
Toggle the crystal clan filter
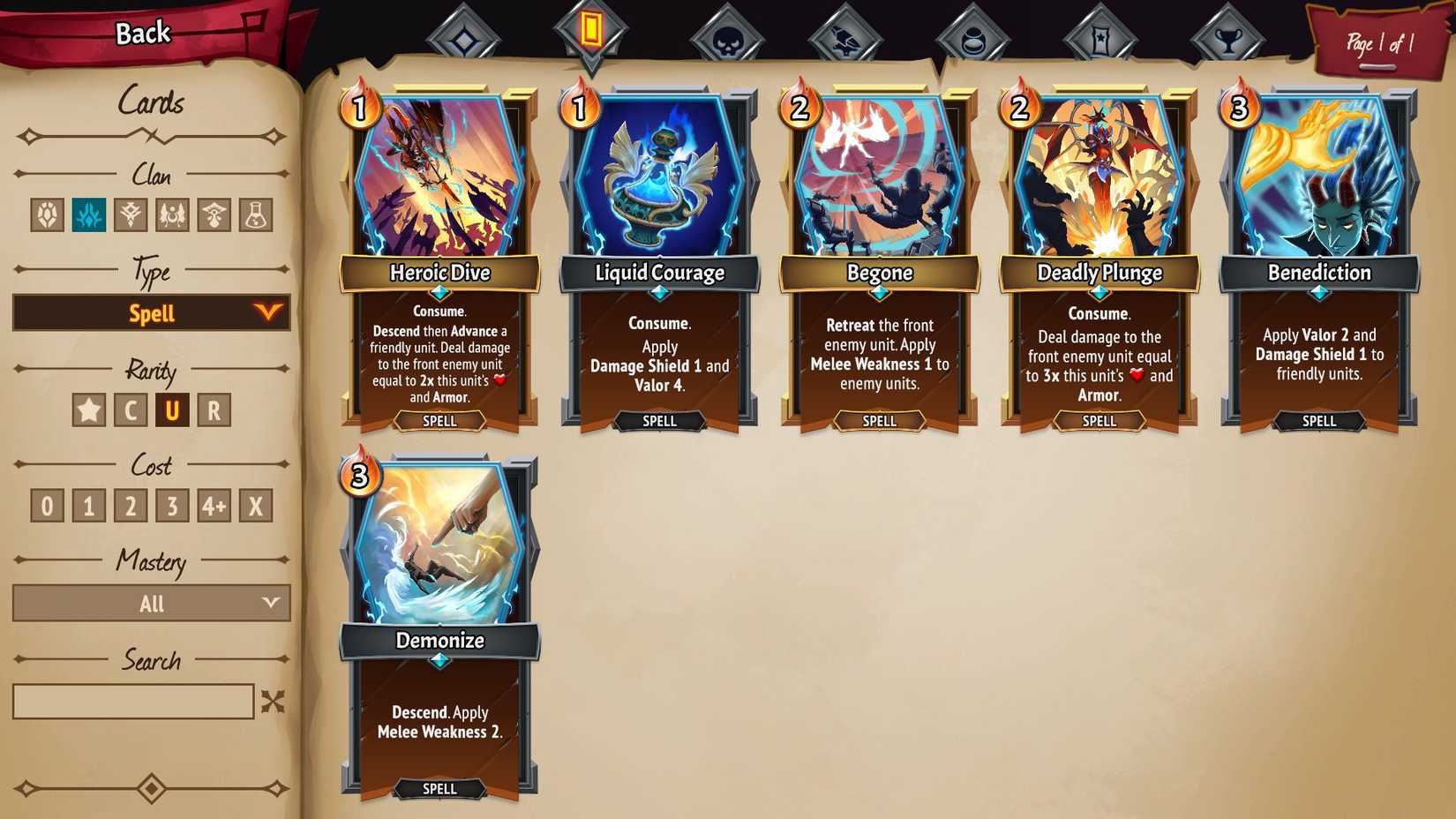[48, 214]
